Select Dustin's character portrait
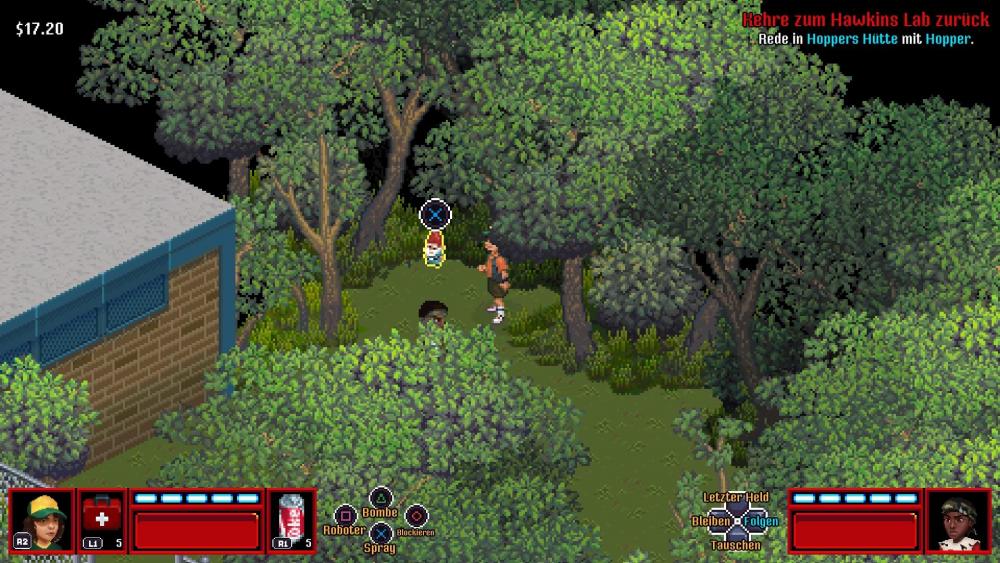 click(42, 520)
